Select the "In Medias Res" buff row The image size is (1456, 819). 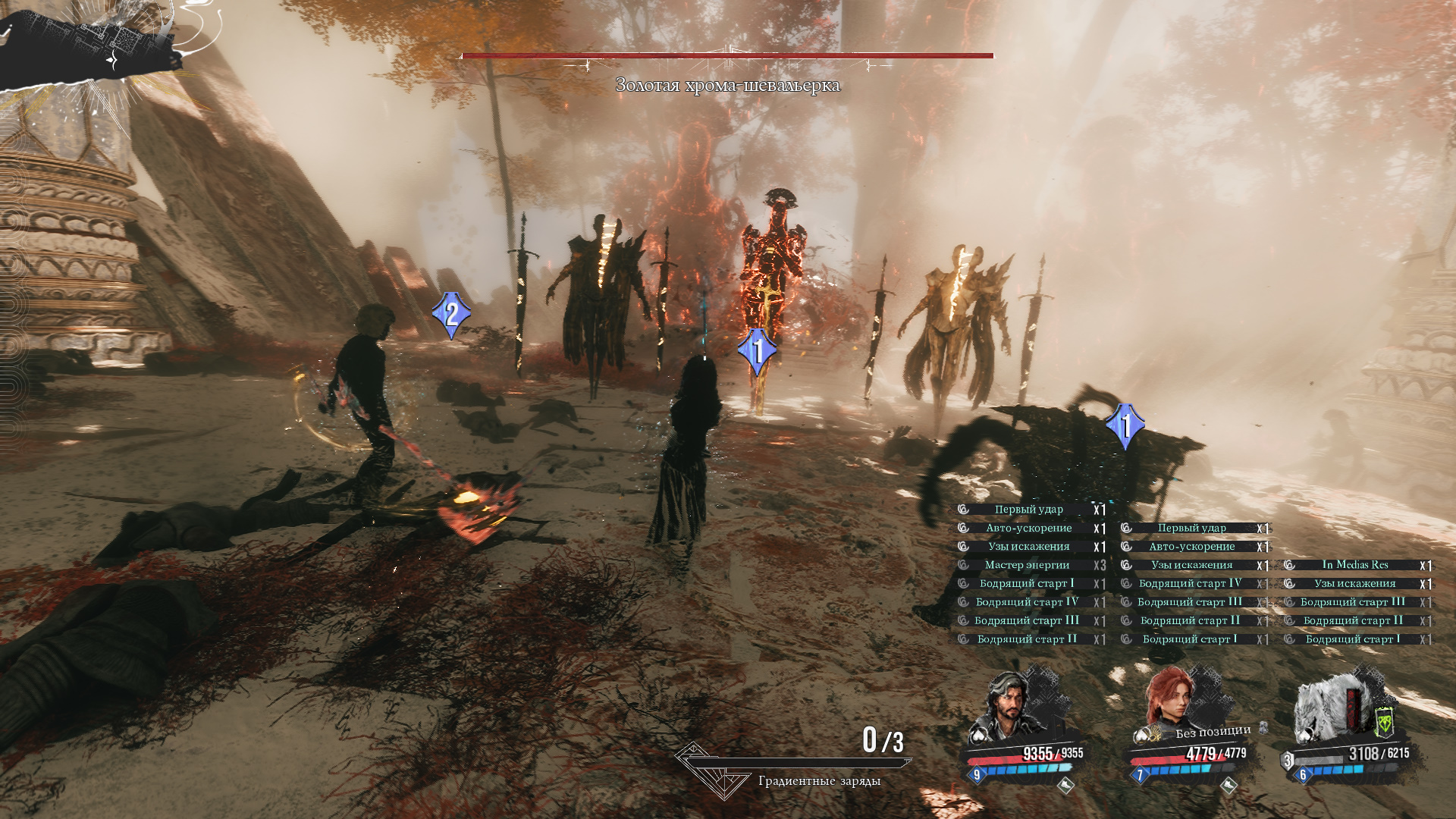(1355, 565)
